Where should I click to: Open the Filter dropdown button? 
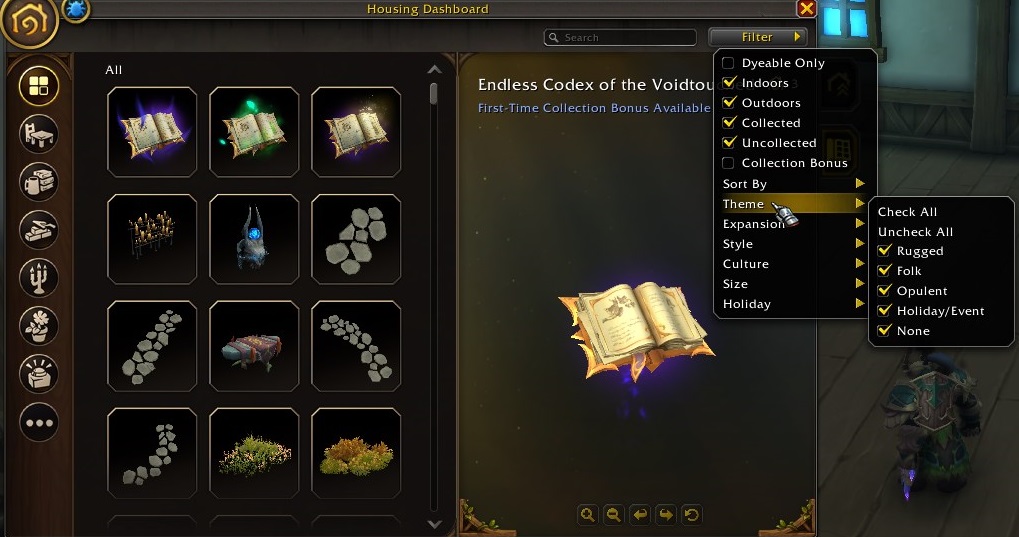coord(757,37)
